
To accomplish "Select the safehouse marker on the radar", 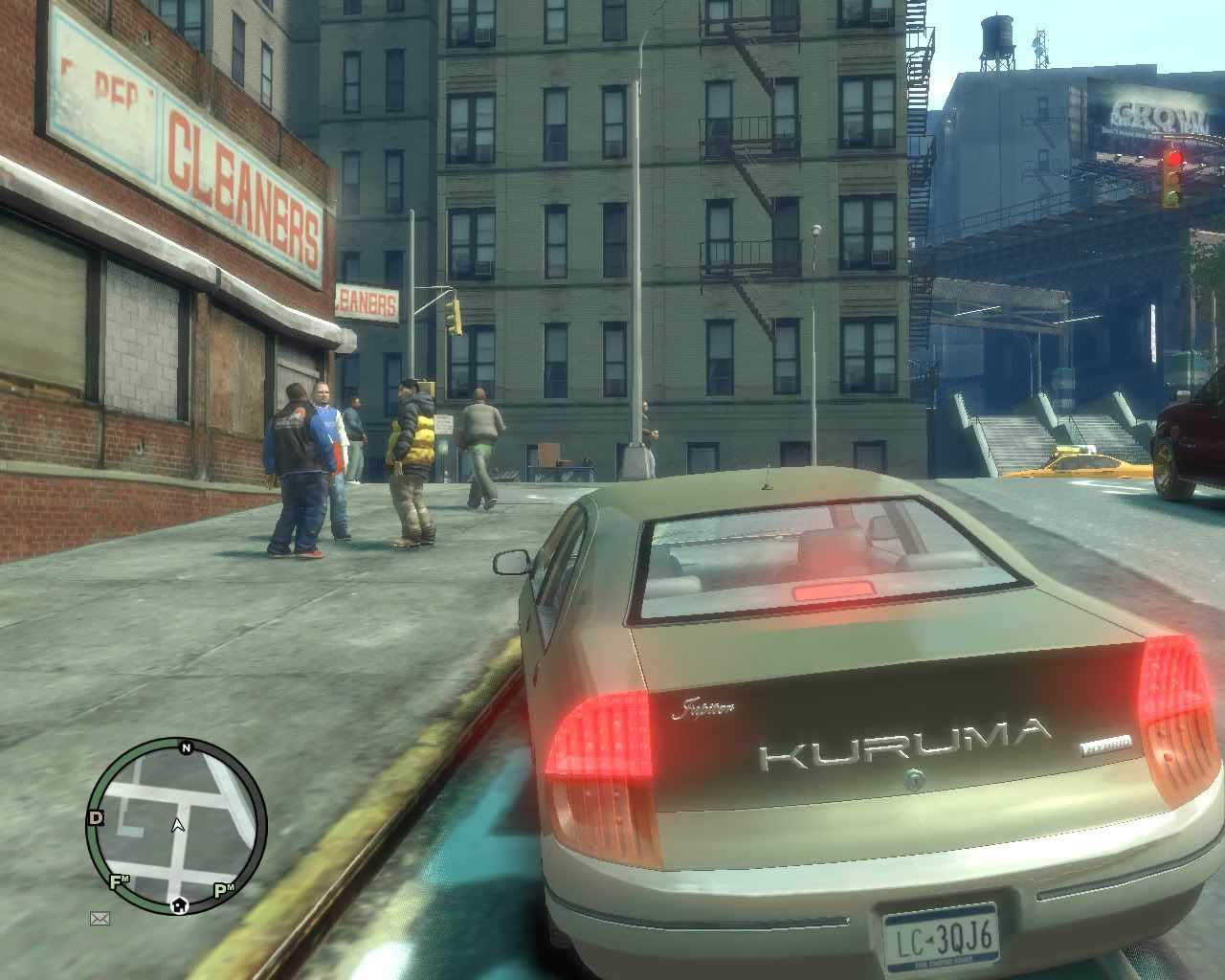I will point(178,903).
